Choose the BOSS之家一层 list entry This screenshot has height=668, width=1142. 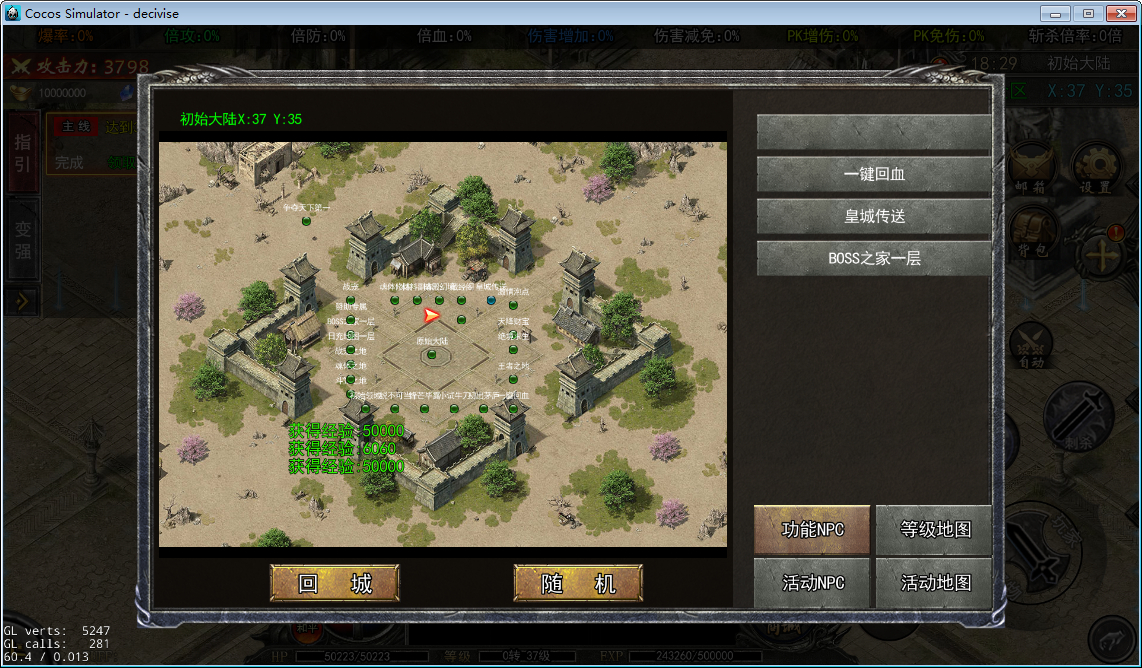click(874, 258)
